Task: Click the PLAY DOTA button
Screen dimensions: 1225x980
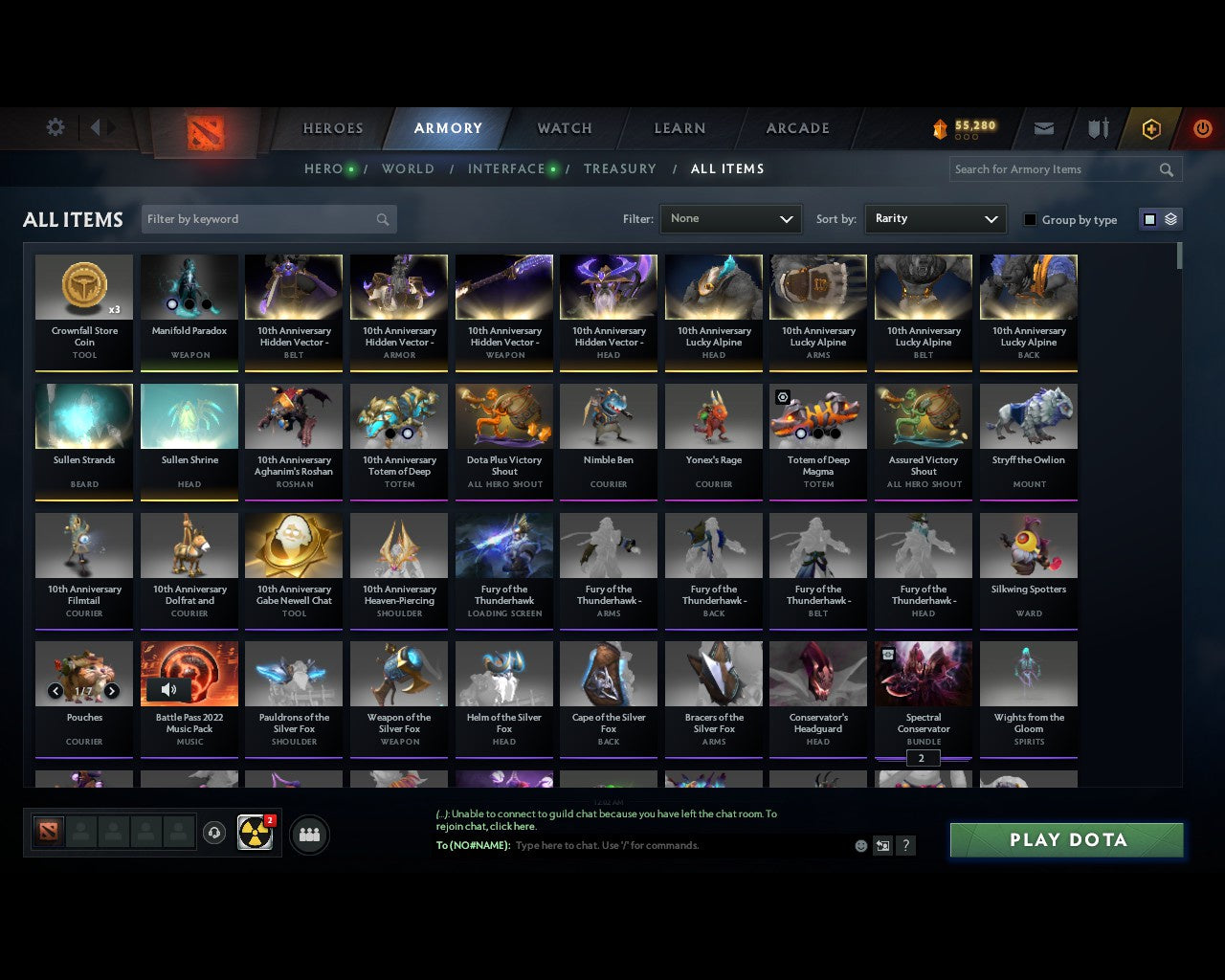Action: [x=1066, y=839]
